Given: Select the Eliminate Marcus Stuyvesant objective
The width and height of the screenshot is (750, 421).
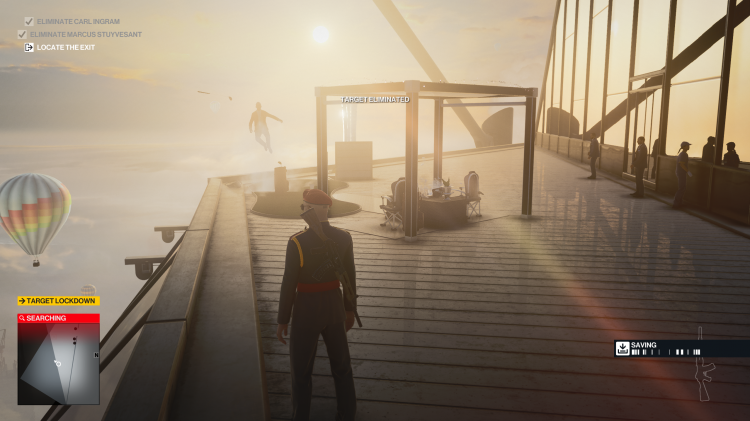Looking at the screenshot, I should coord(85,34).
